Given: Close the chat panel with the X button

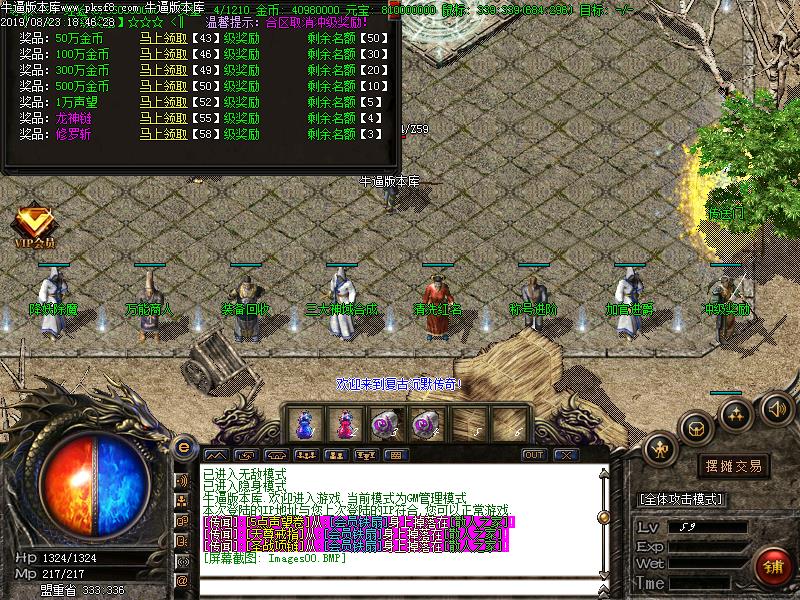Looking at the screenshot, I should click(566, 455).
